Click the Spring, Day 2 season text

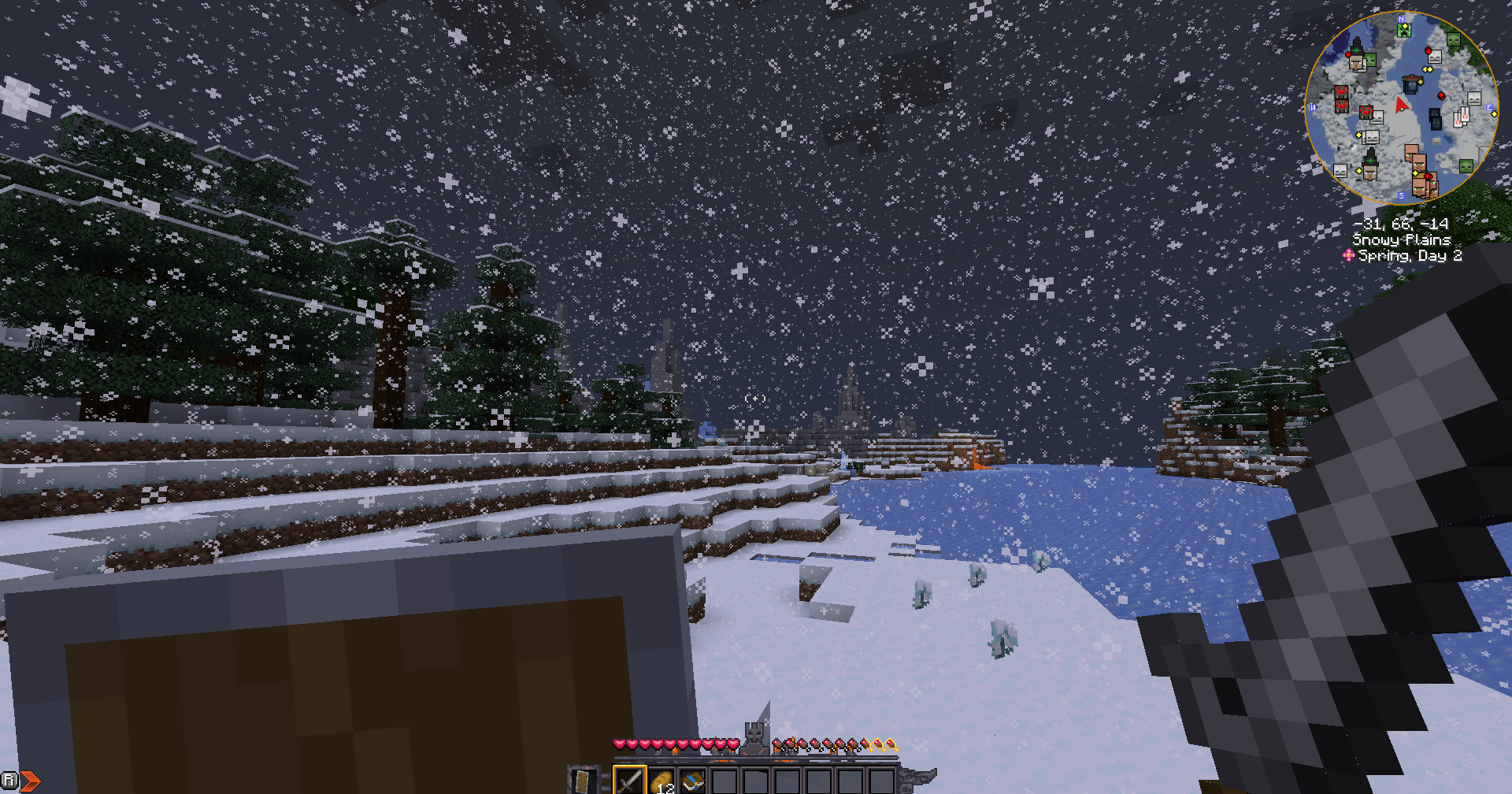pyautogui.click(x=1411, y=254)
